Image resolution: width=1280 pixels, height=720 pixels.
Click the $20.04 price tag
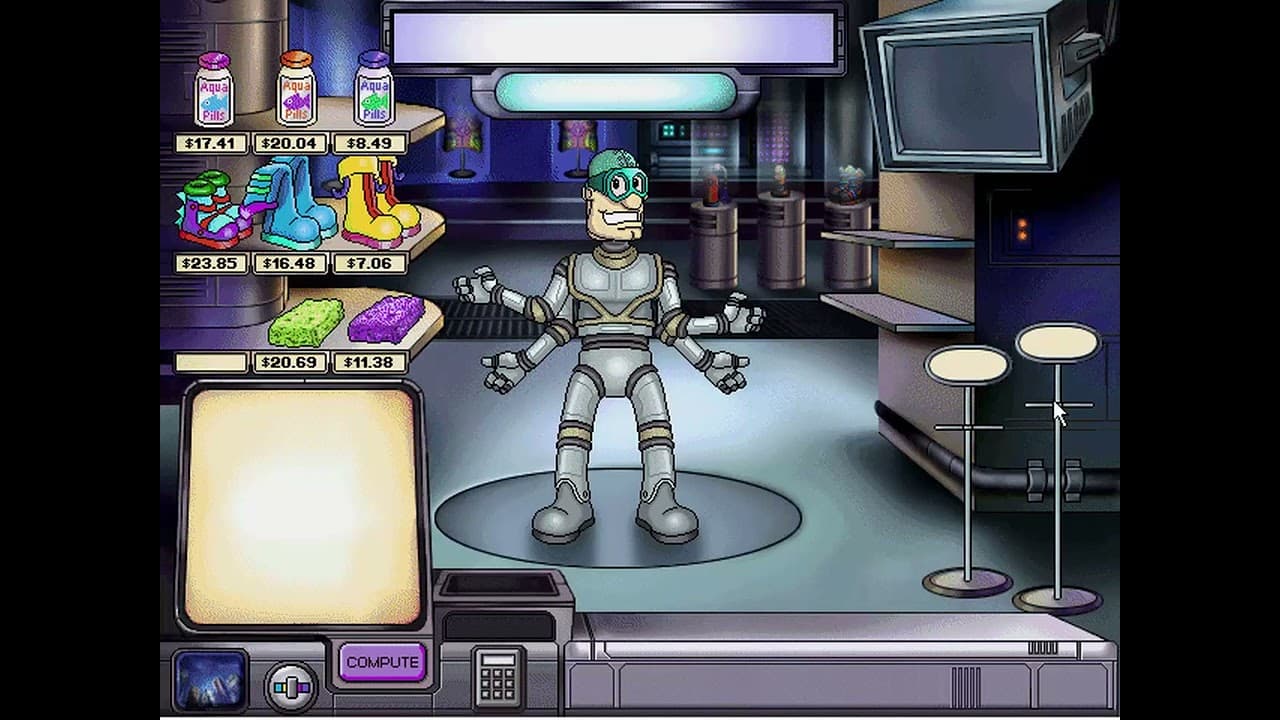291,143
